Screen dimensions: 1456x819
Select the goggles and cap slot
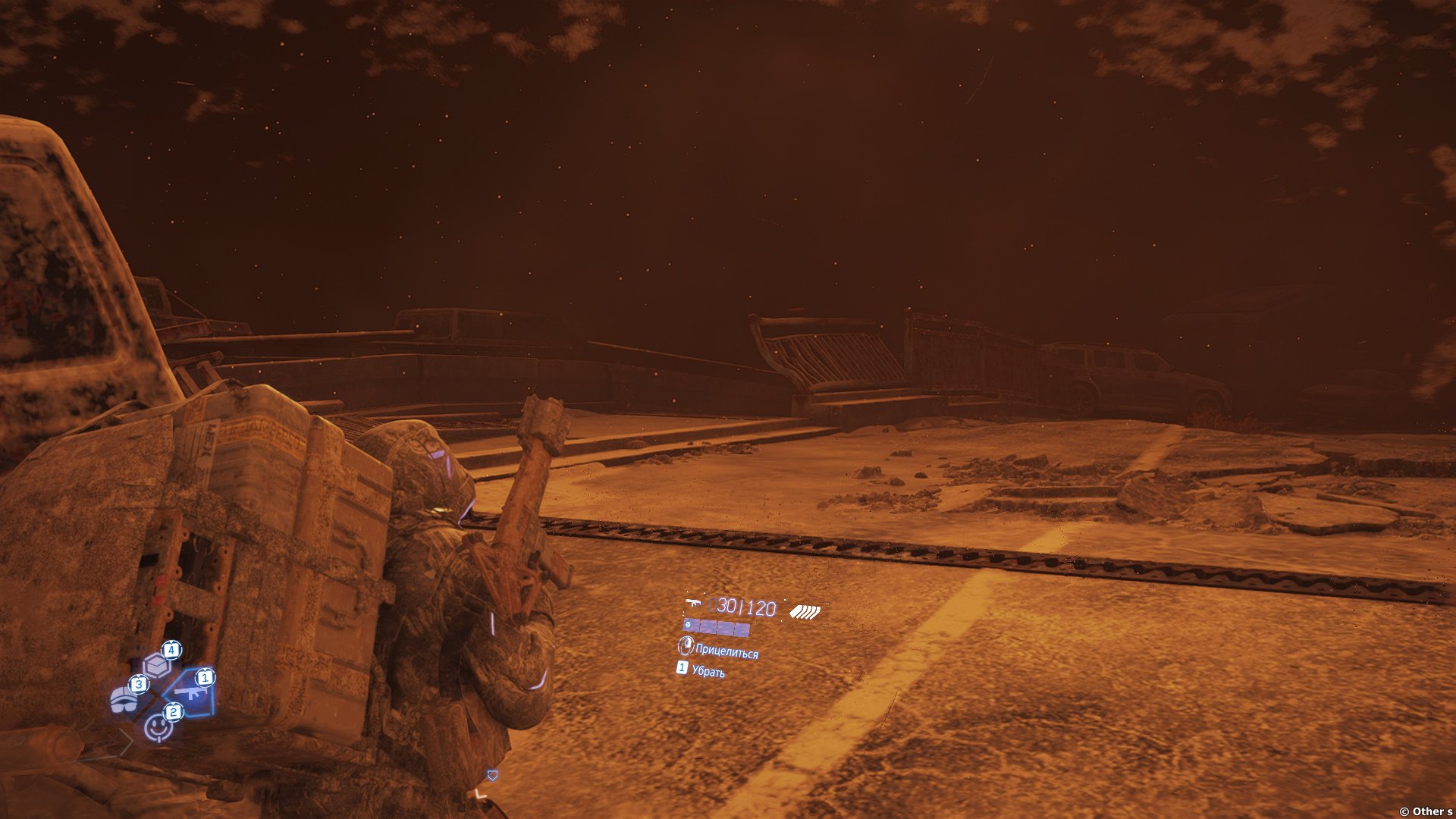click(x=124, y=699)
